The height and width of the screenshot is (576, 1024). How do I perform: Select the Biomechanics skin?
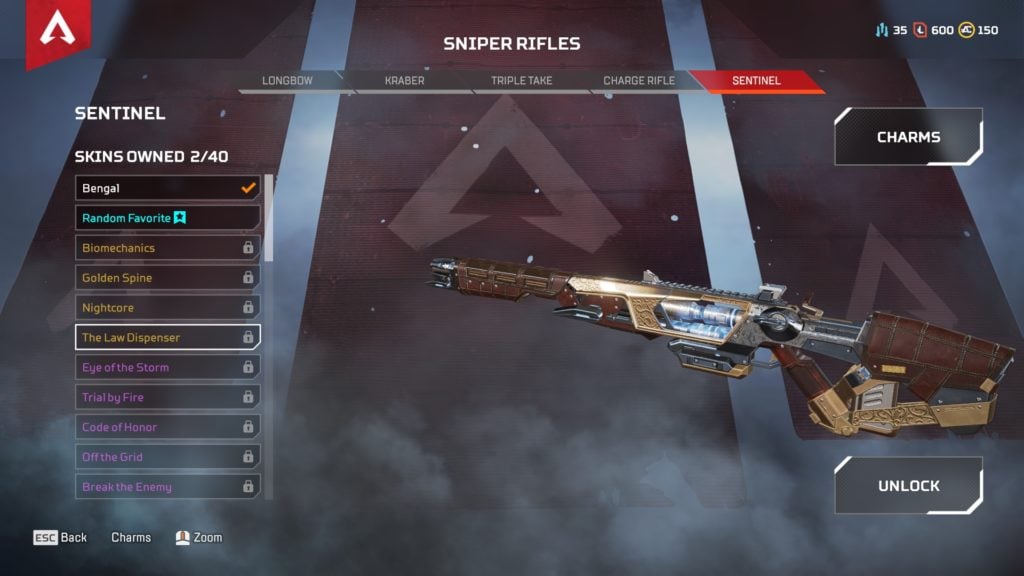pyautogui.click(x=167, y=248)
